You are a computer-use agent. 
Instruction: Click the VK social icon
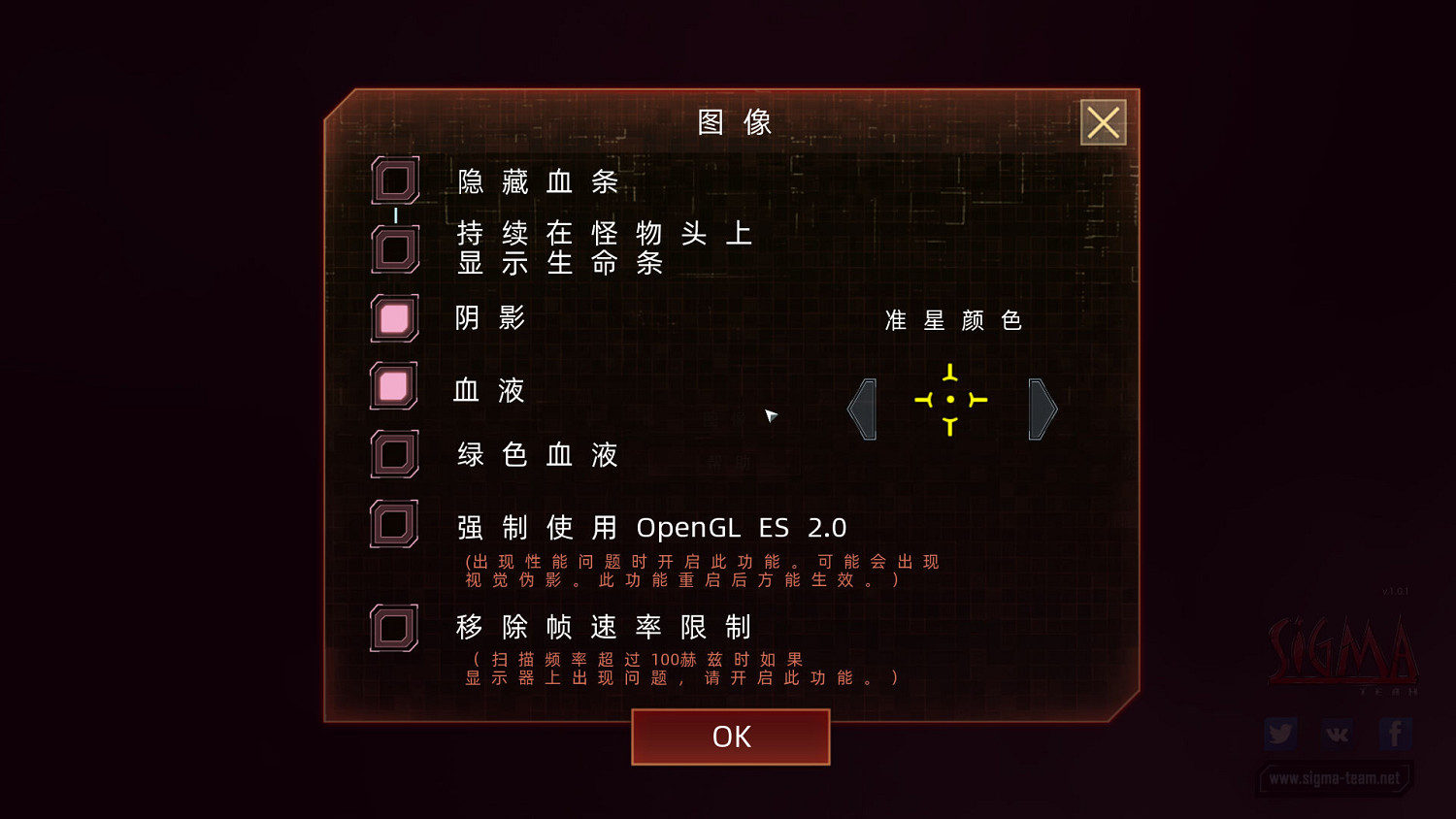coord(1338,734)
